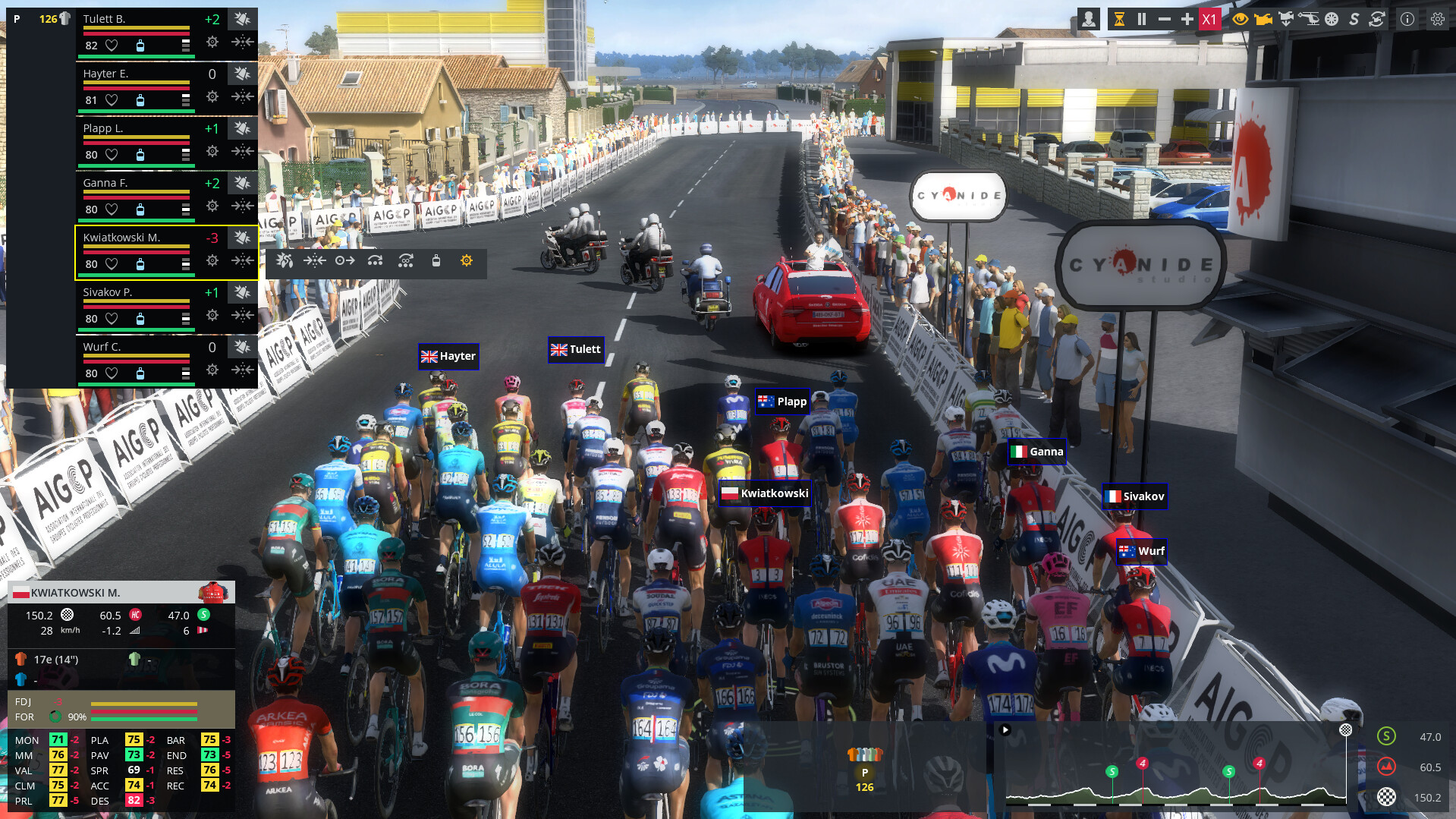
Task: Pause the race with the pause button
Action: click(1141, 18)
